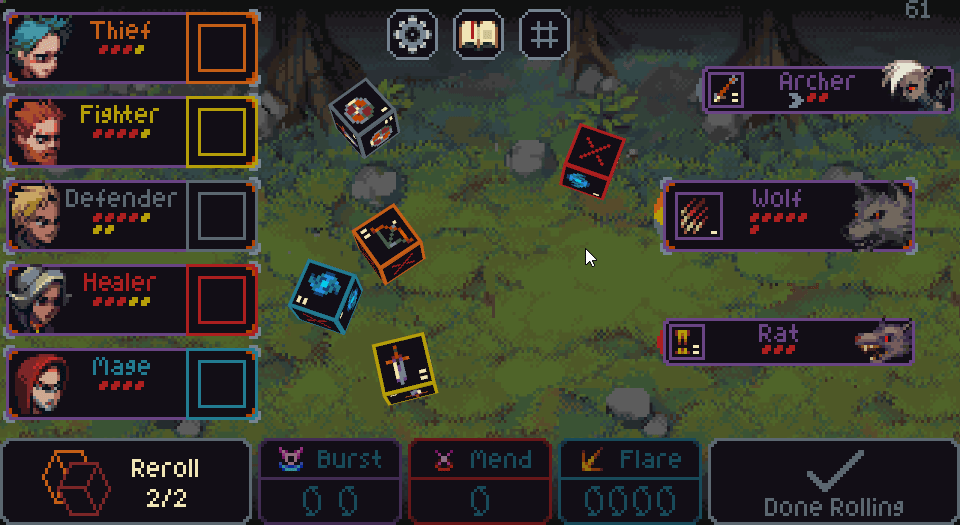
Task: Select the Thief hero panel
Action: (x=130, y=47)
